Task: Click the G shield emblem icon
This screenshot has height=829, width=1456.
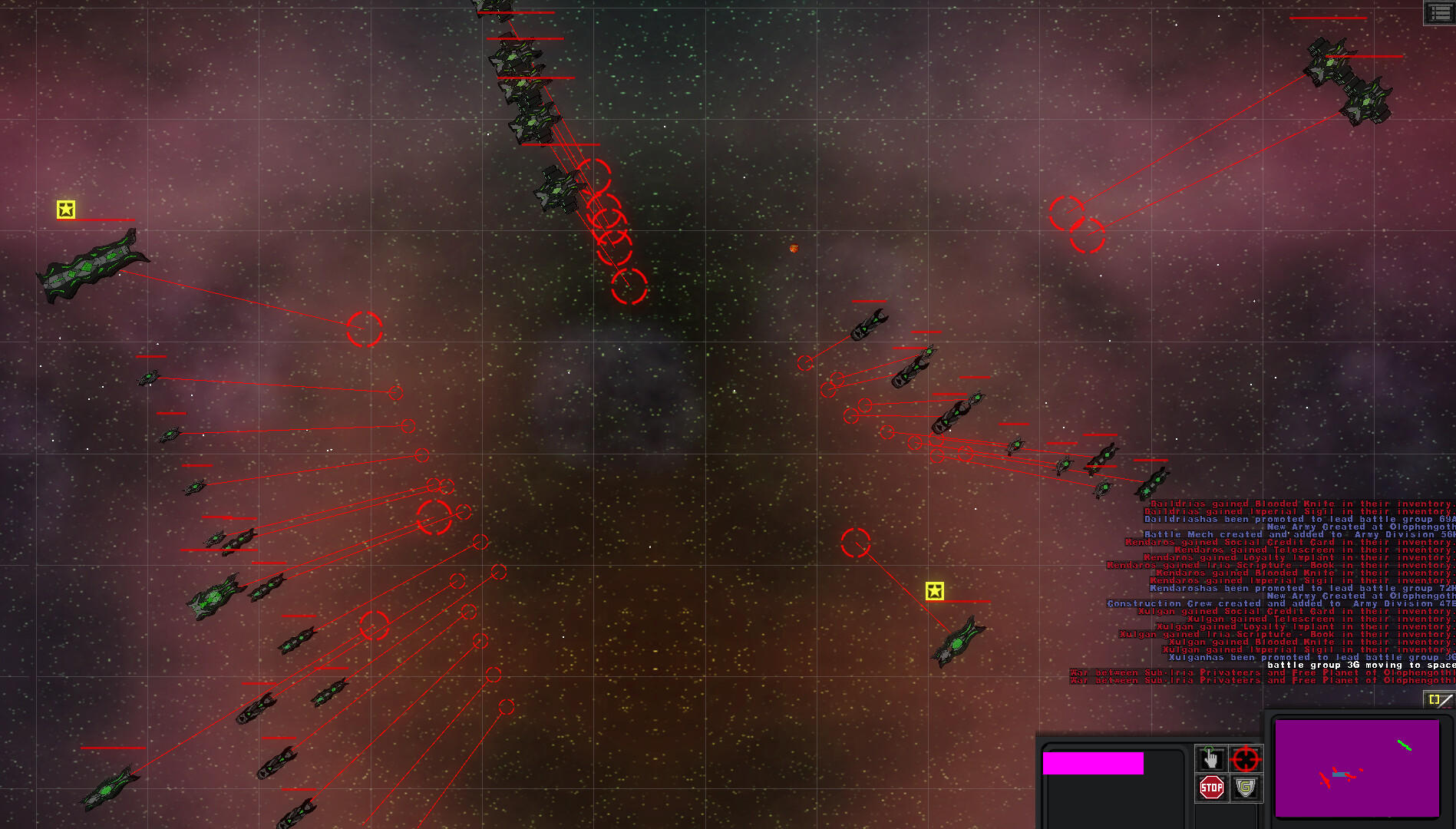Action: tap(1245, 787)
